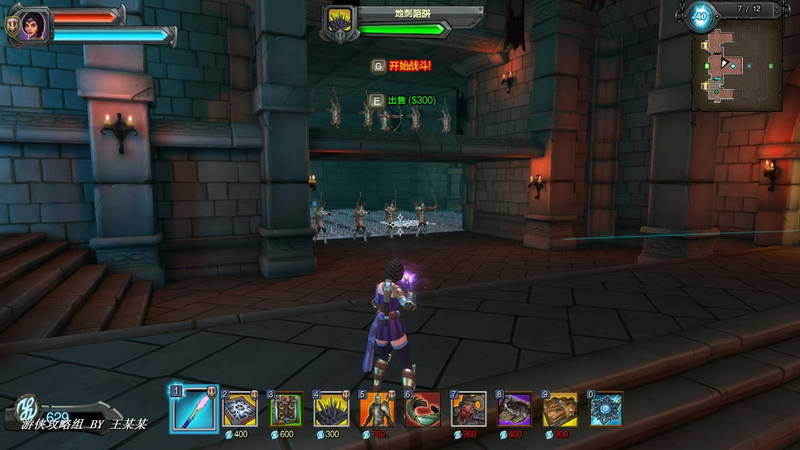Choose the white snowflake floor trap costing 400
800x450 pixels.
tap(241, 409)
